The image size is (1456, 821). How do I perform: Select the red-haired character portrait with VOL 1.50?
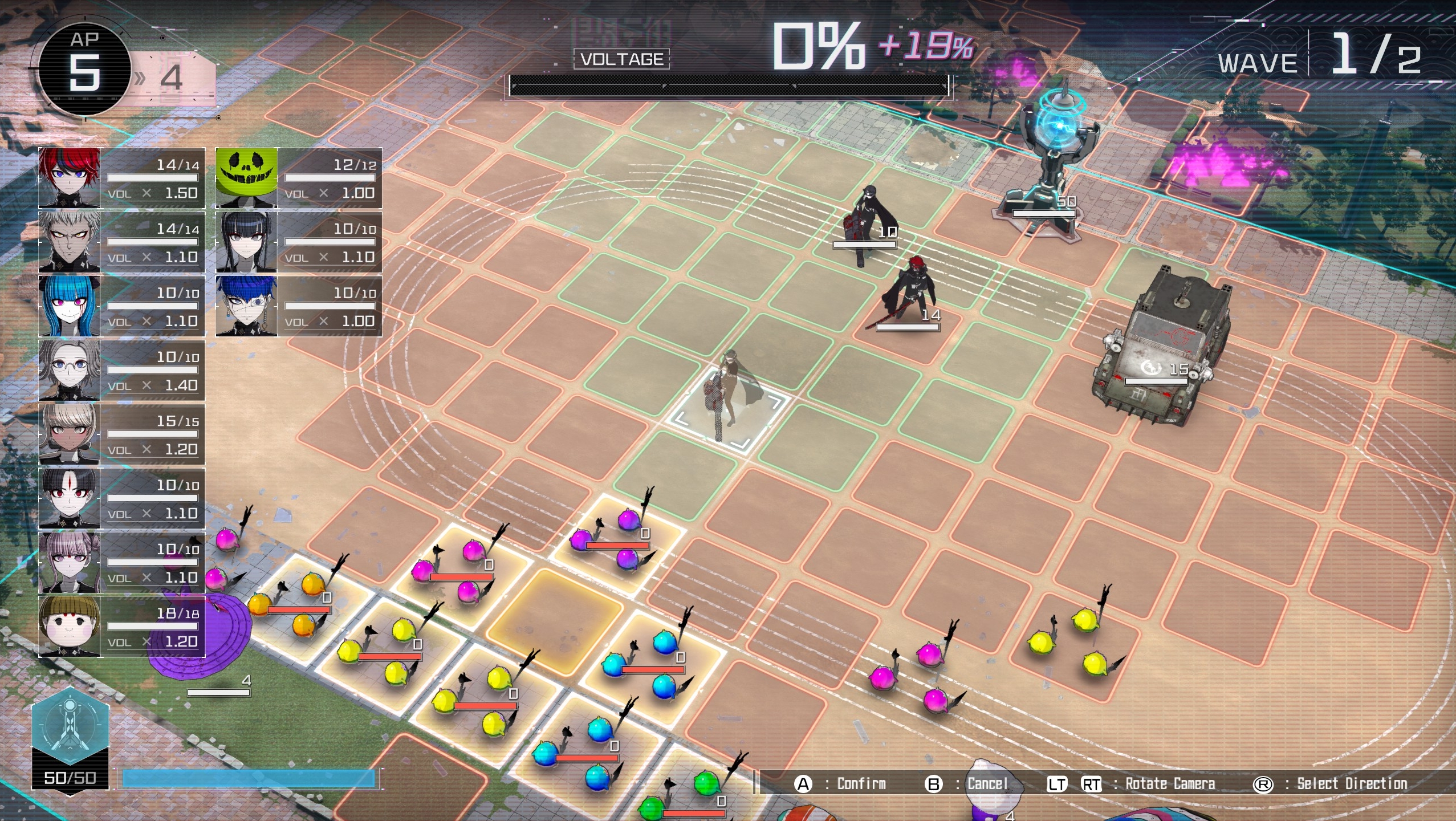pyautogui.click(x=68, y=177)
